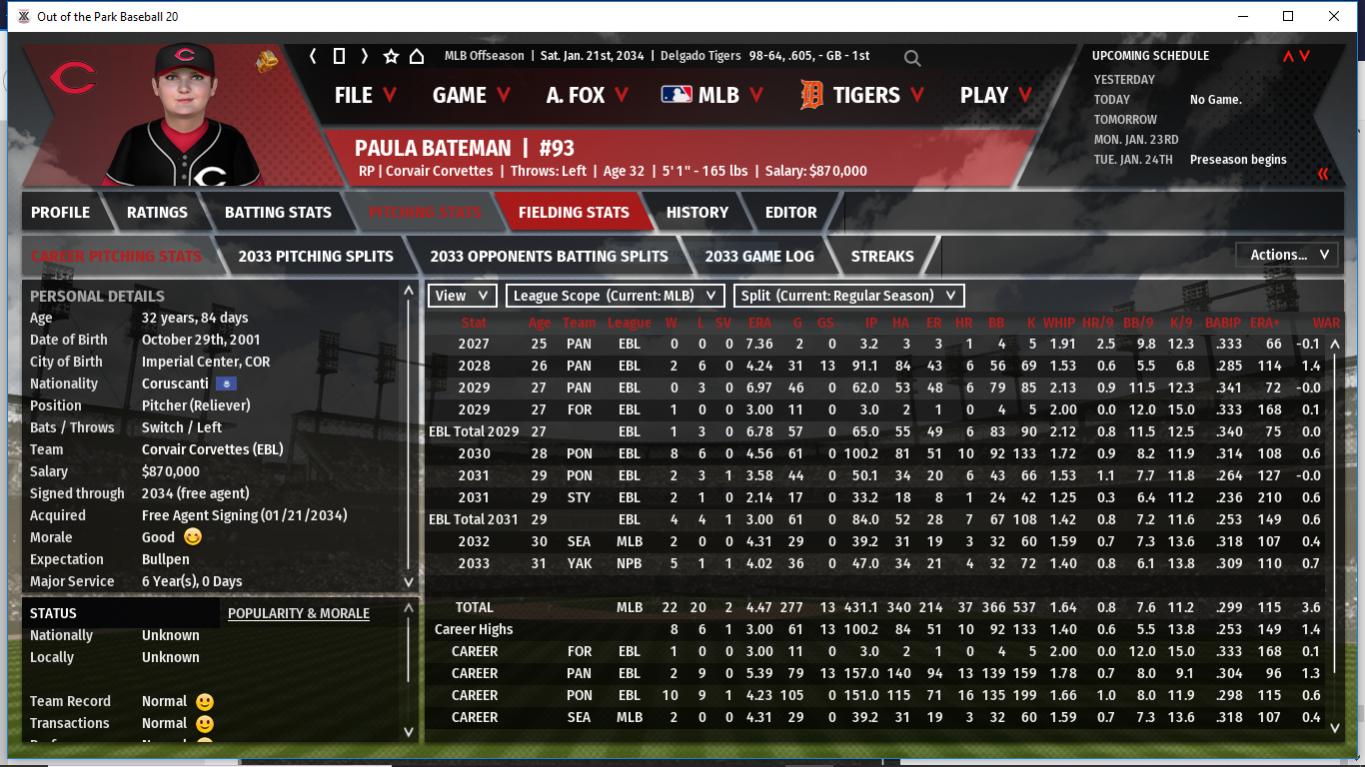This screenshot has width=1365, height=767.
Task: Open the player EDITOR tab
Action: coord(791,212)
